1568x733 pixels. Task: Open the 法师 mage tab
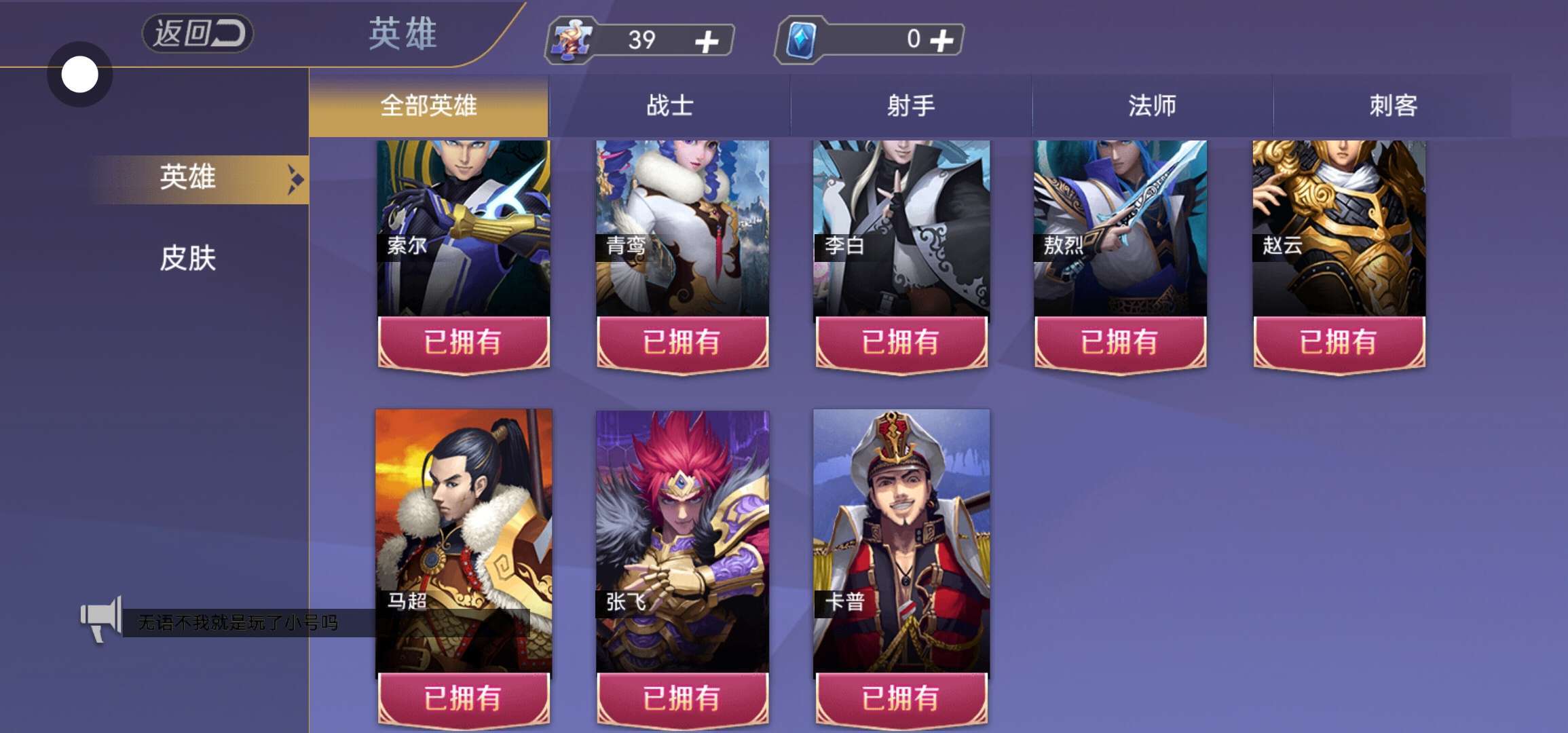[x=1152, y=106]
